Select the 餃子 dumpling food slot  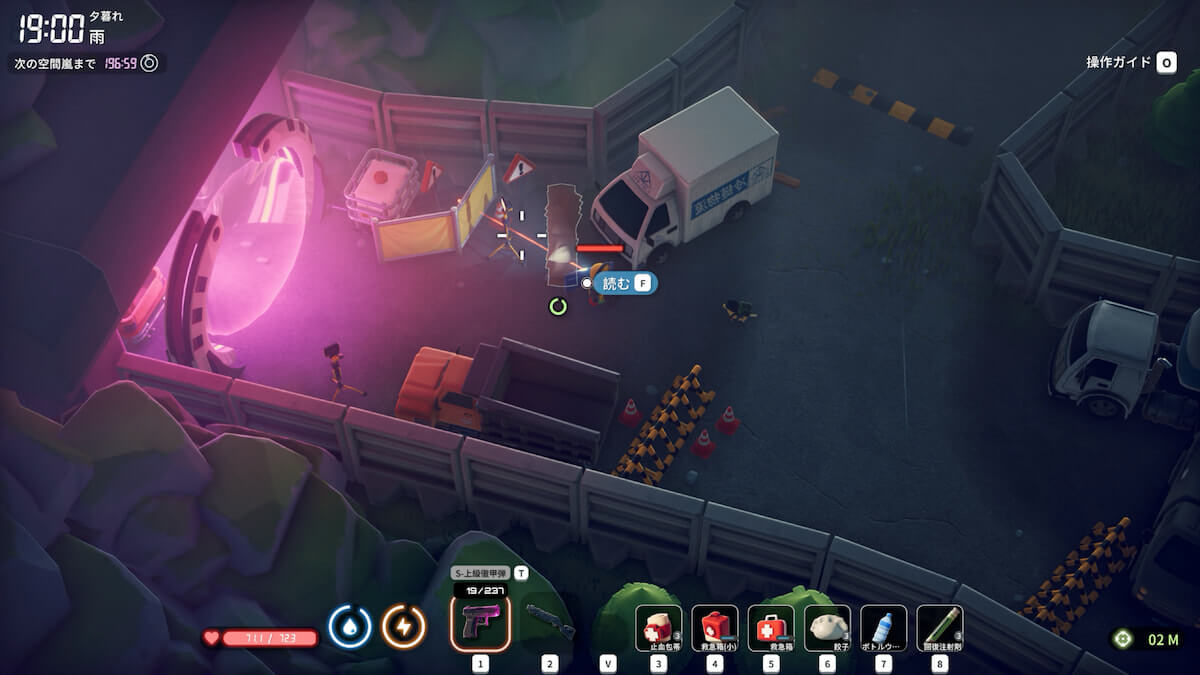(827, 628)
